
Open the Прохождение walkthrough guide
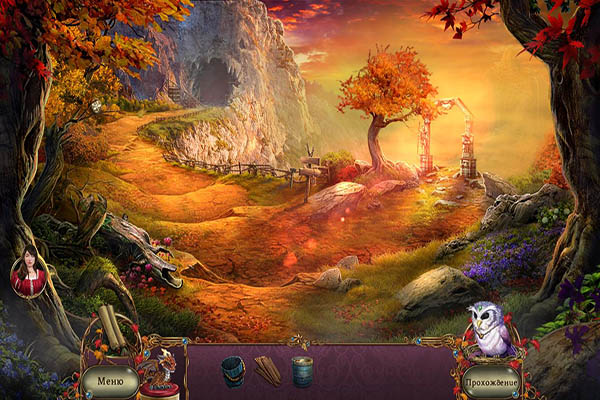tap(491, 382)
